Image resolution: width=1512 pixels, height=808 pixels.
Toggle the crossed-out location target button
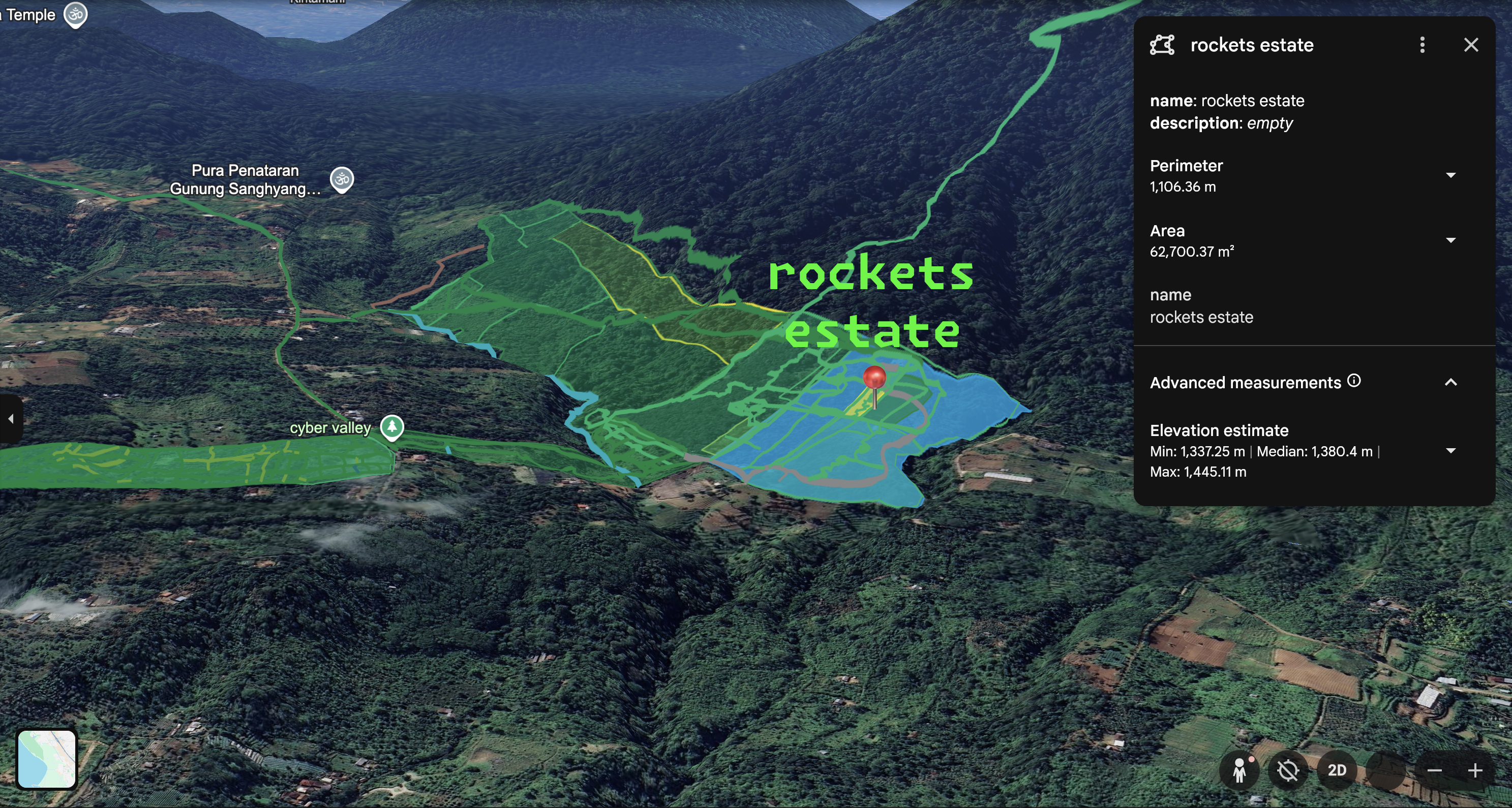pyautogui.click(x=1288, y=770)
